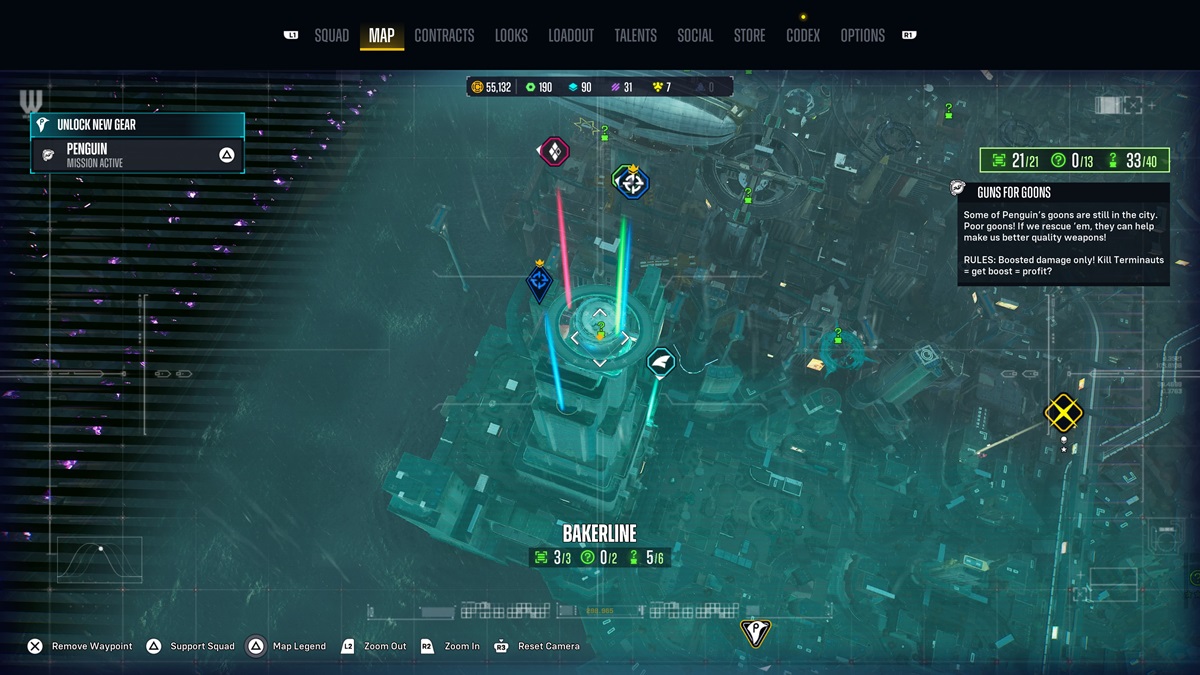Open the Talents tab
The image size is (1200, 675).
point(635,35)
